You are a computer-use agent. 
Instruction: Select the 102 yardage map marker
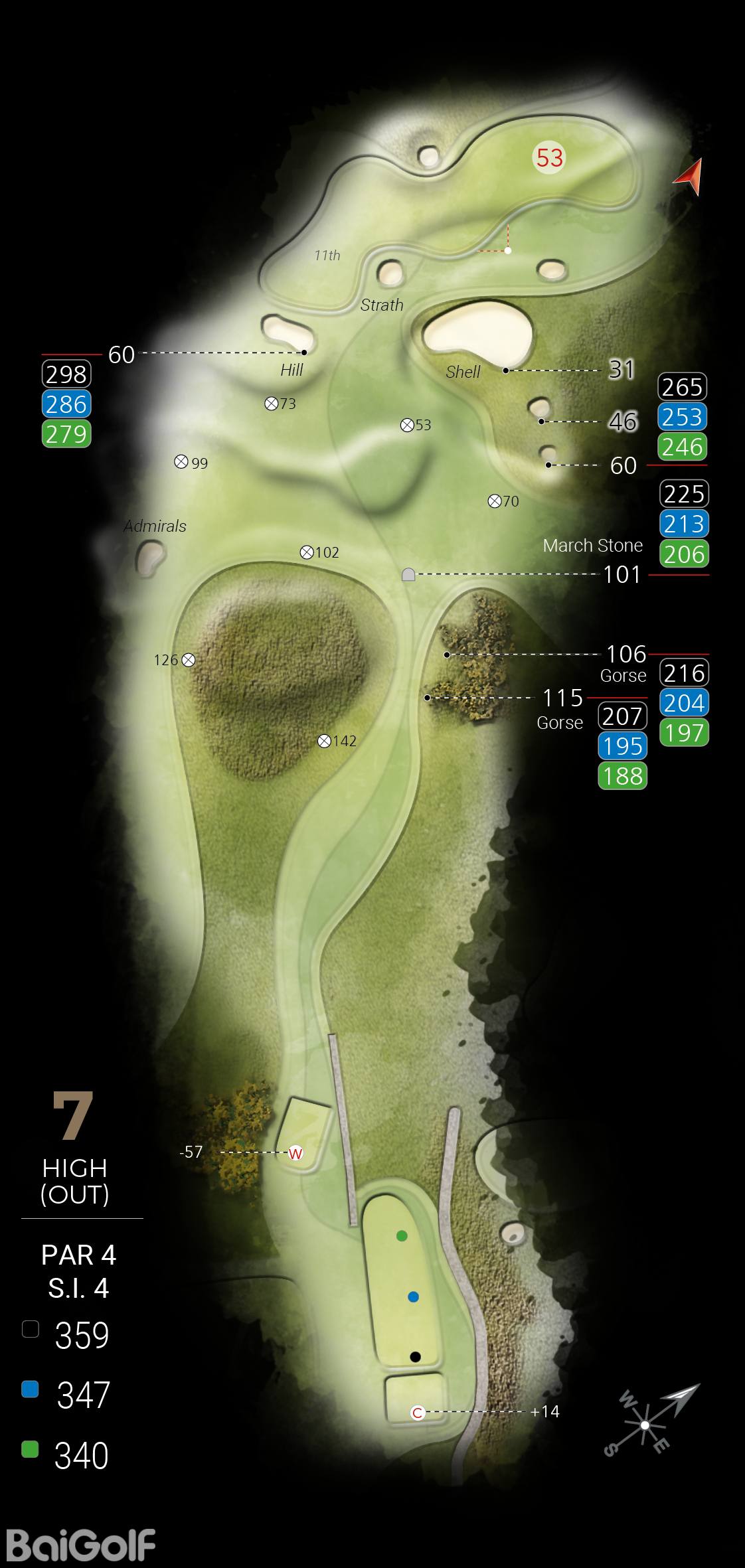click(x=307, y=552)
